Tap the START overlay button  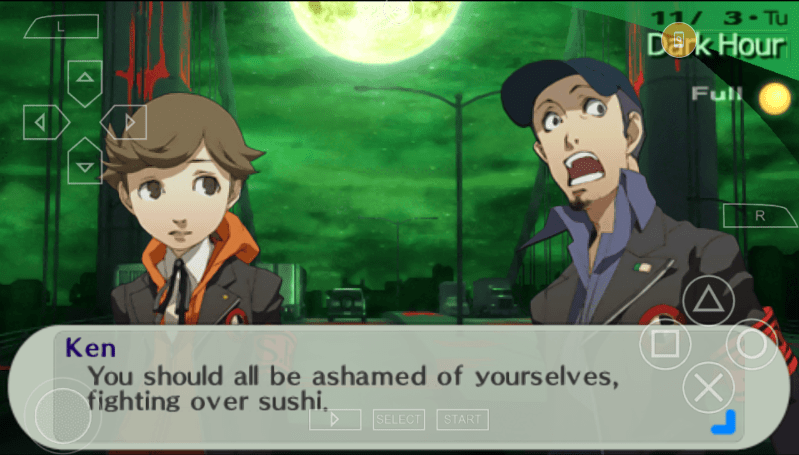point(462,420)
